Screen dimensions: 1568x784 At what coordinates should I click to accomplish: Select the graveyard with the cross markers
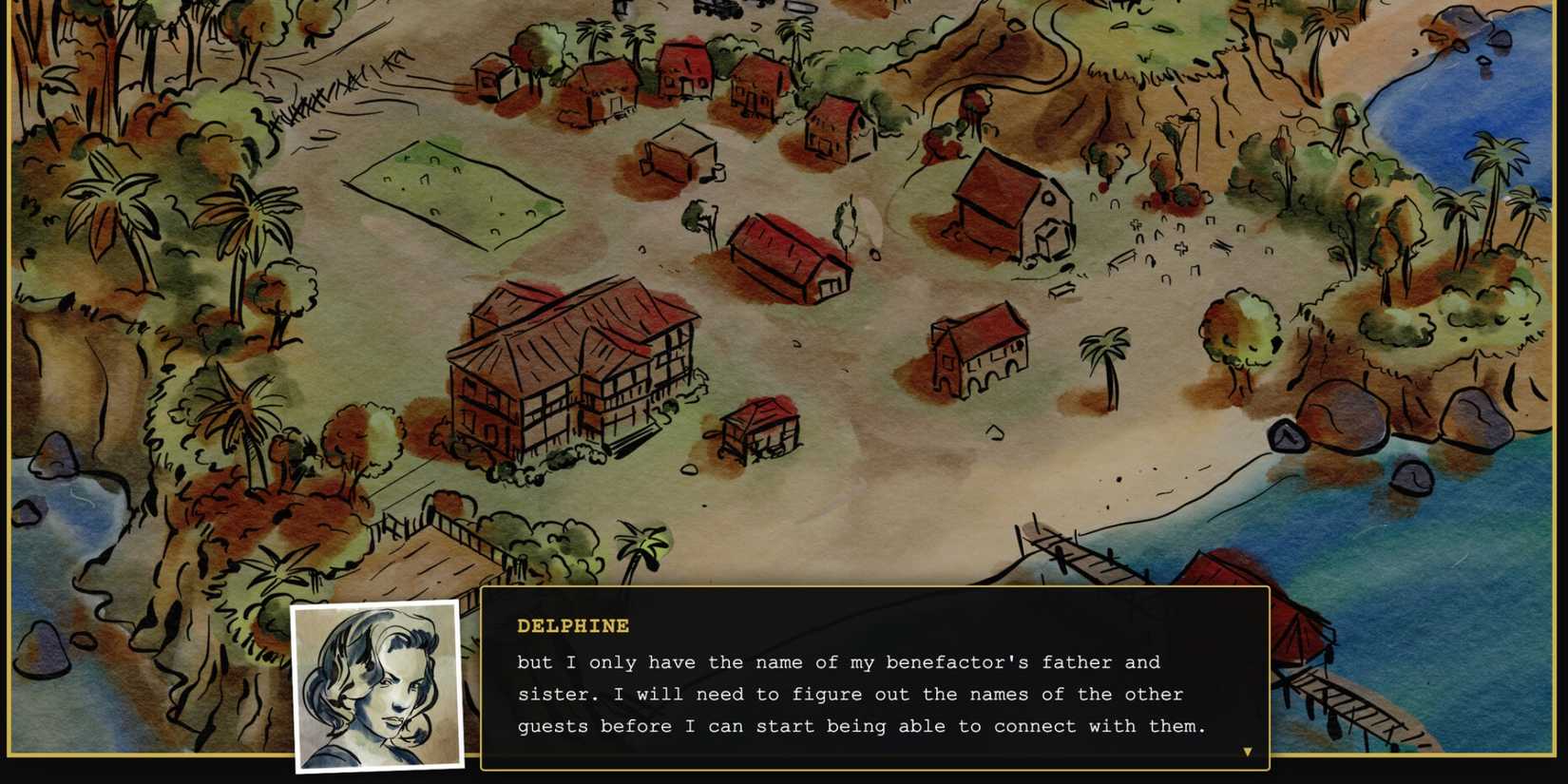click(1178, 247)
